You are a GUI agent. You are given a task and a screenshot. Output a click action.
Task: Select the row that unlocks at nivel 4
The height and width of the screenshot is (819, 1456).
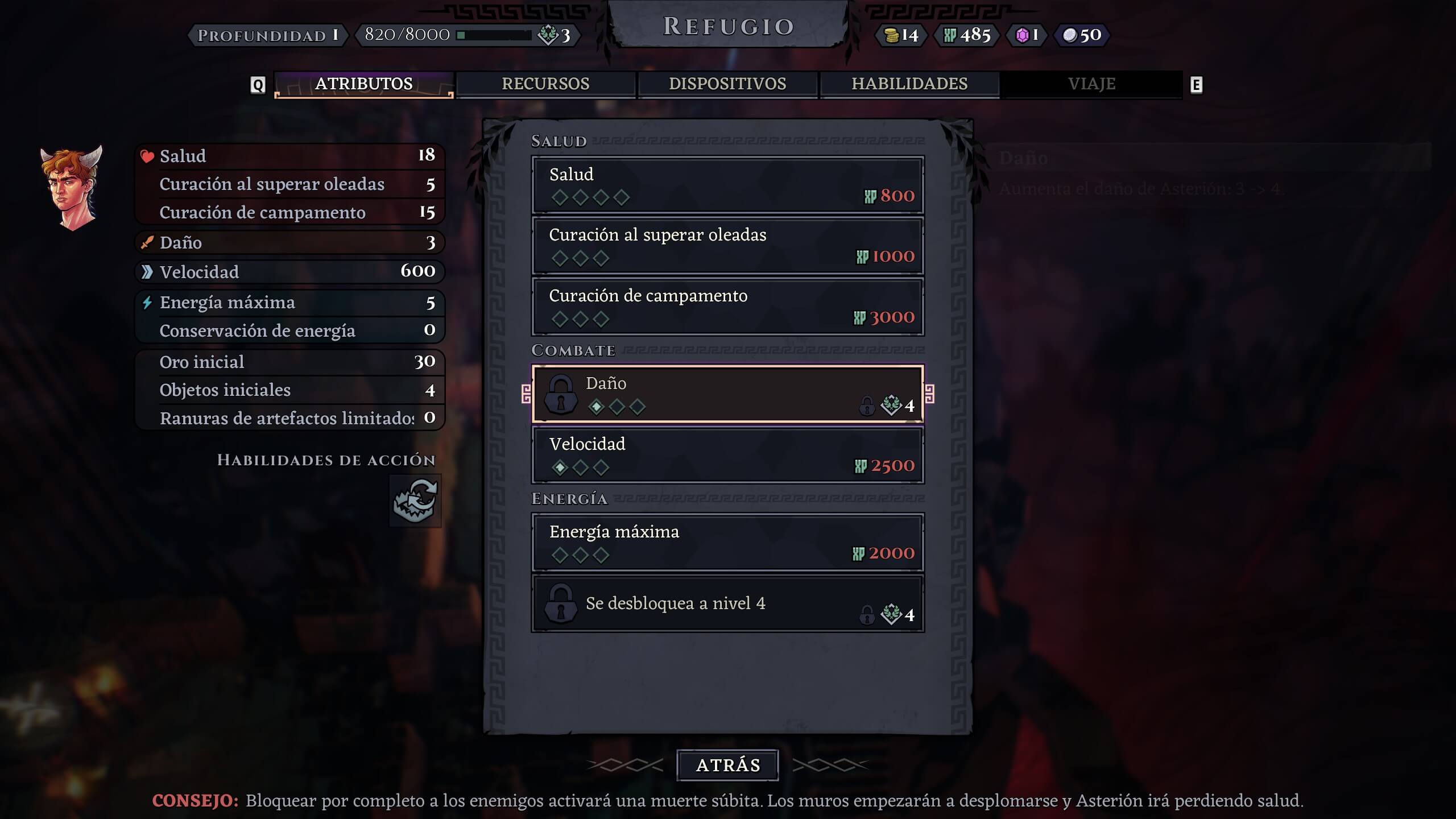pos(727,604)
